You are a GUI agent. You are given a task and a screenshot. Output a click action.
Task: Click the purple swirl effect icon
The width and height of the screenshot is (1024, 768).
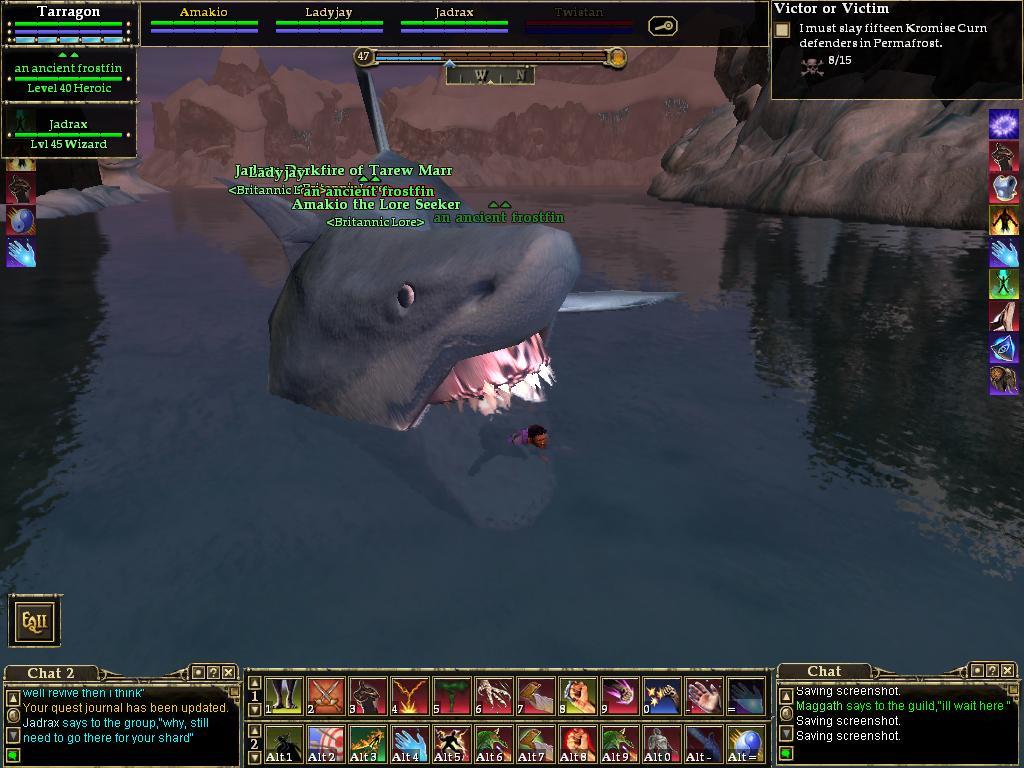click(1003, 124)
